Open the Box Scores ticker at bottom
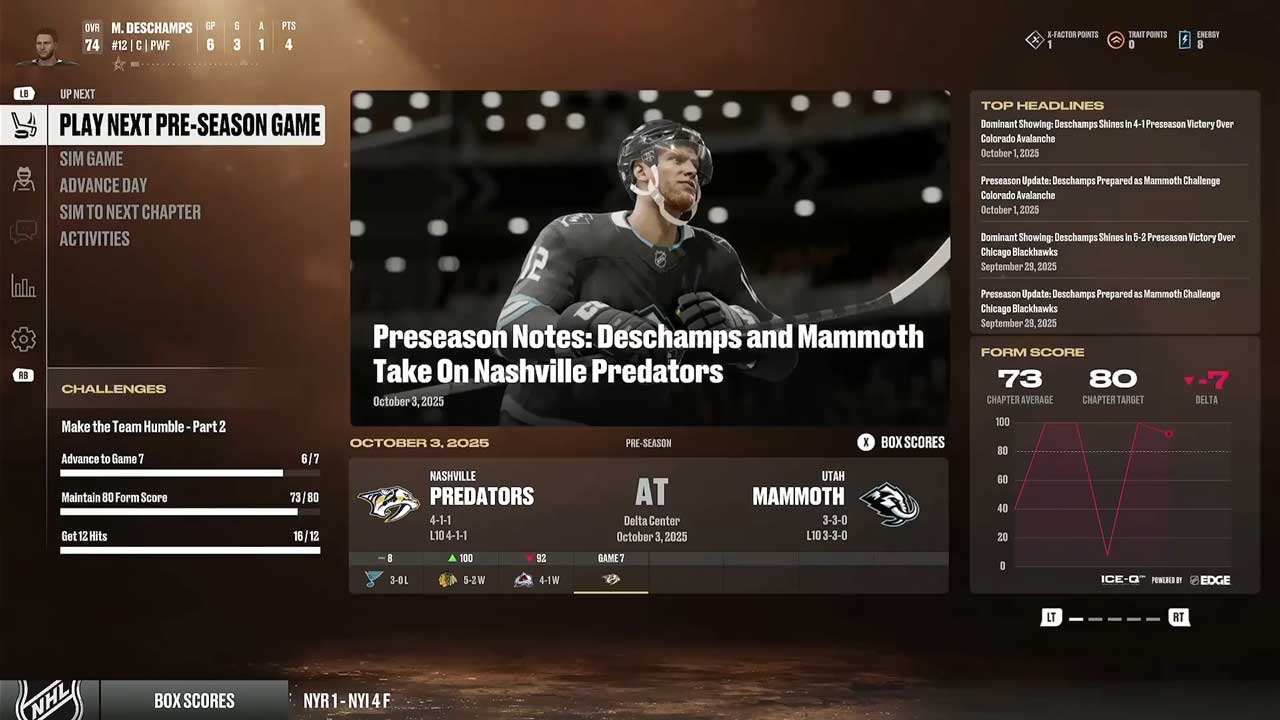Screen dimensions: 1280x720 [194, 700]
